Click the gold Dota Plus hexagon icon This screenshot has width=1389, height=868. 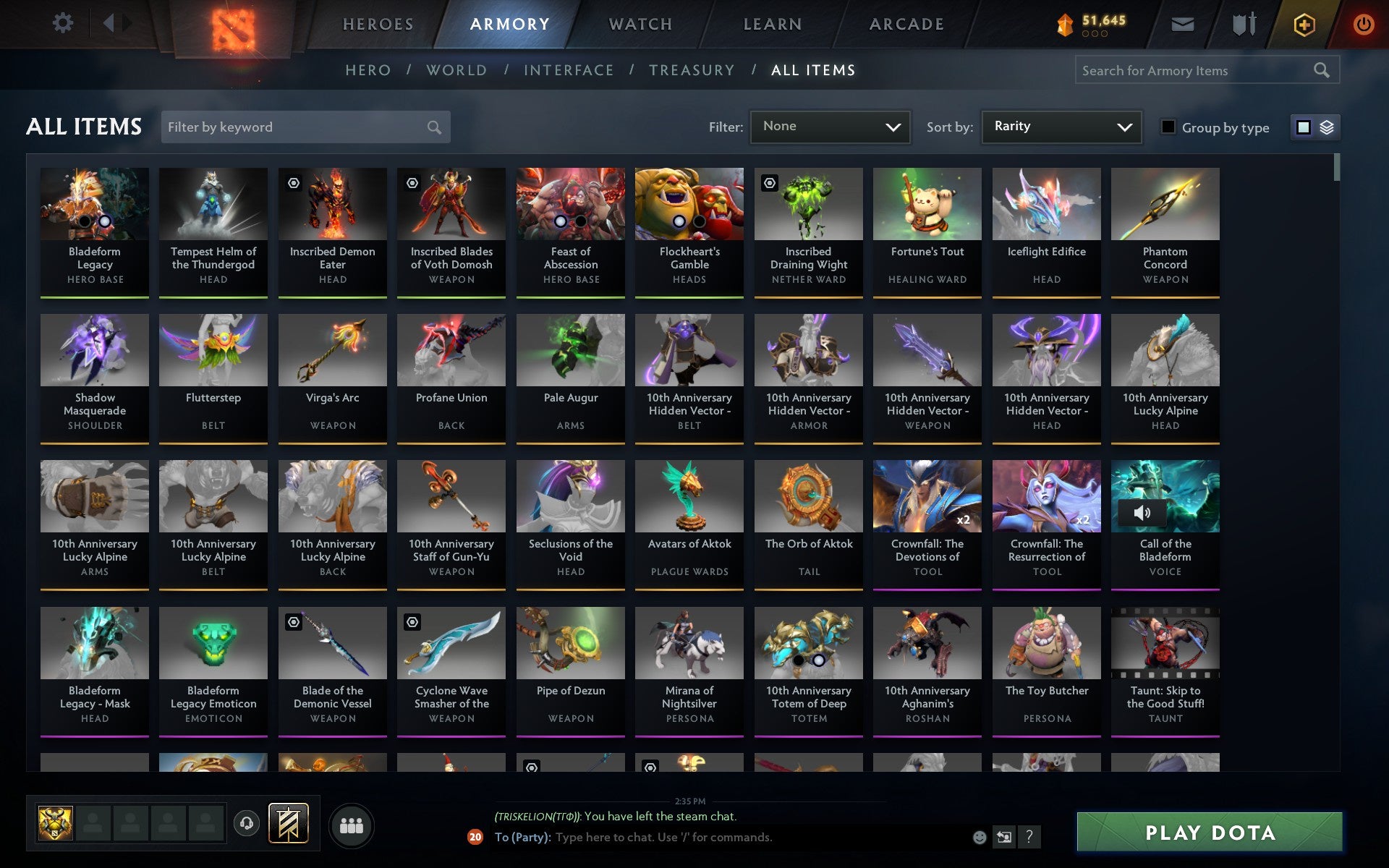[x=1303, y=23]
